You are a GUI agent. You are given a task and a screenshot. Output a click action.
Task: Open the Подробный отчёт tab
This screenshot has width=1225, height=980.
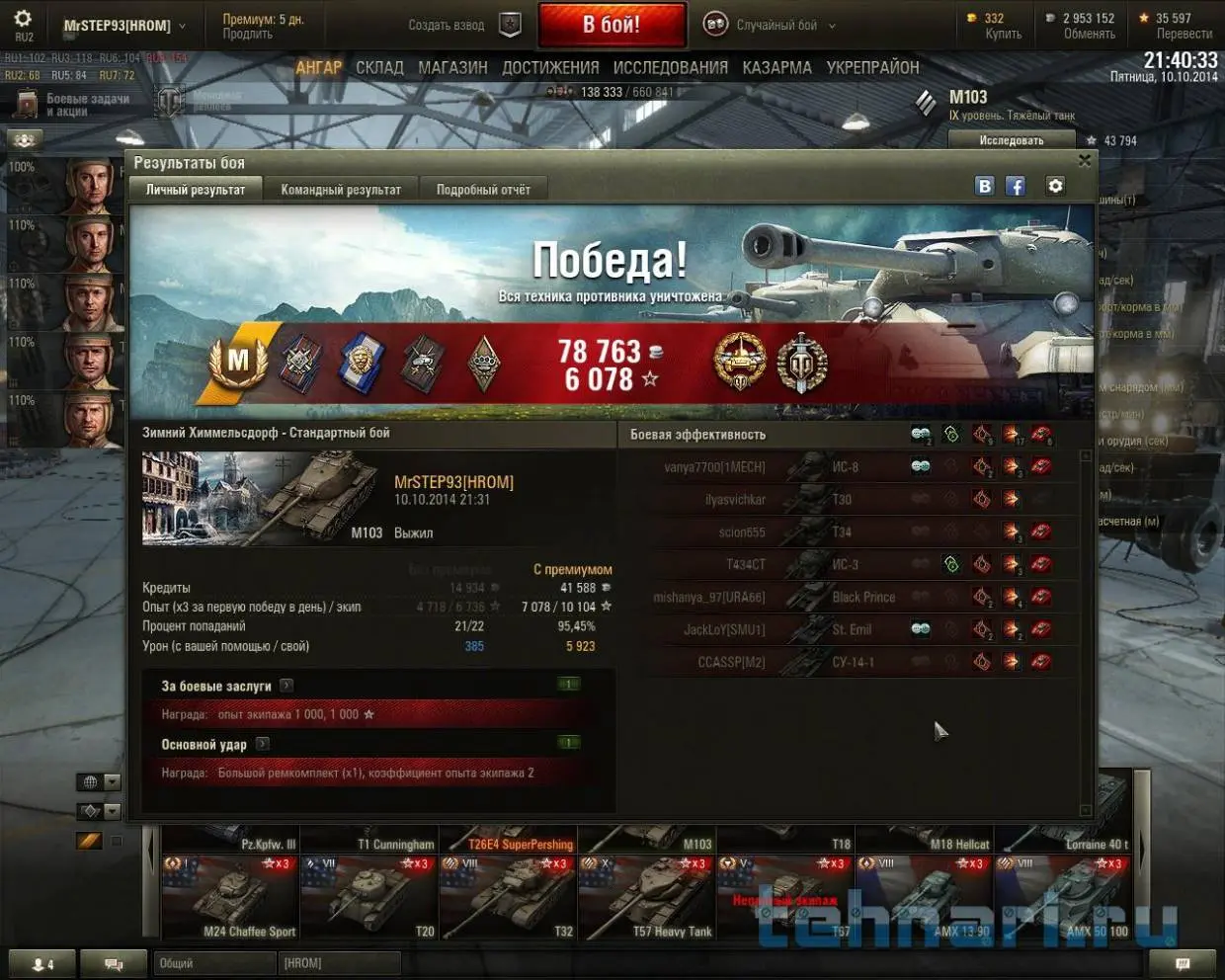(x=483, y=190)
